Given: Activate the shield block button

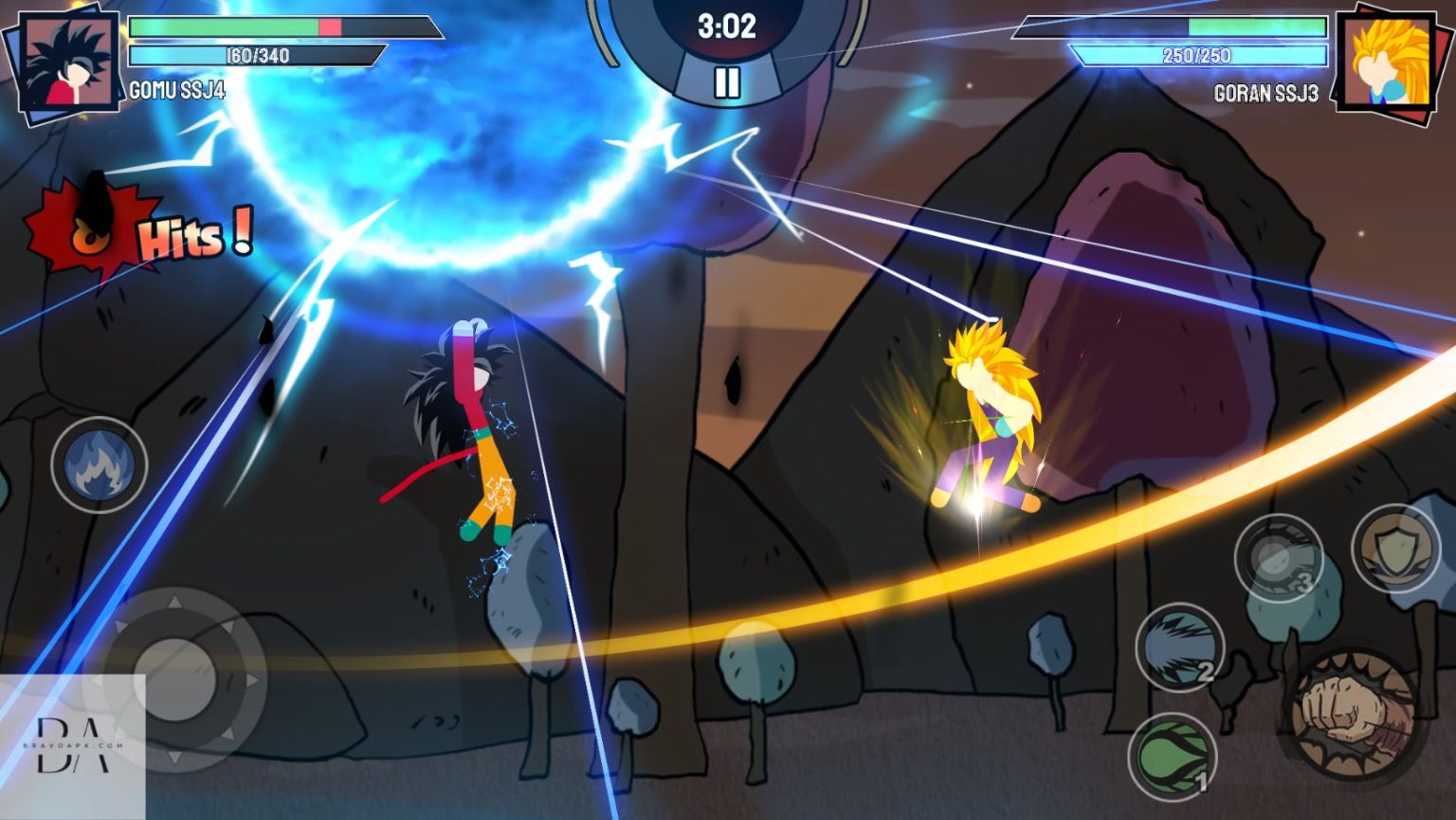Looking at the screenshot, I should [x=1395, y=548].
